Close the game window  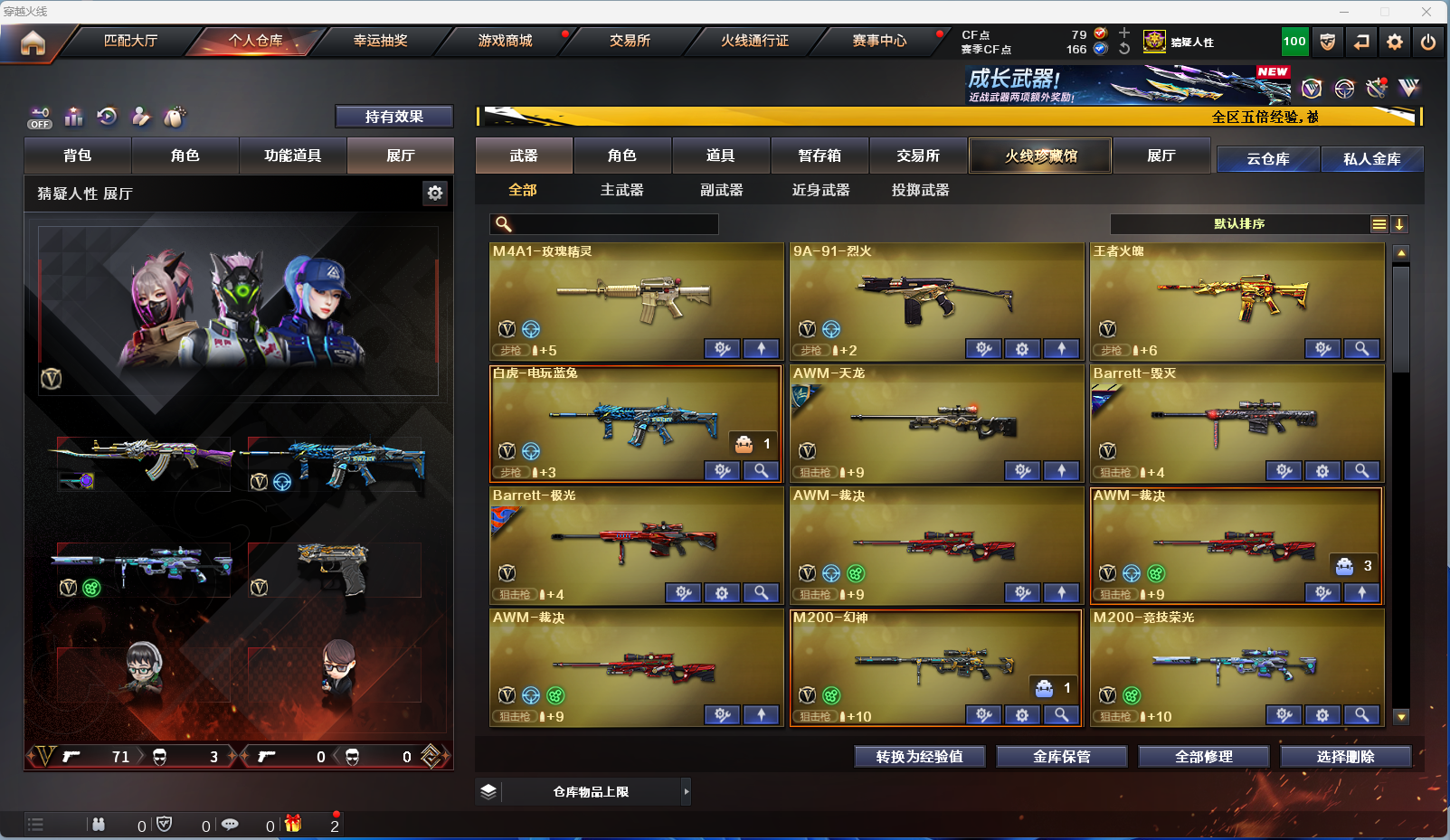click(x=1426, y=12)
